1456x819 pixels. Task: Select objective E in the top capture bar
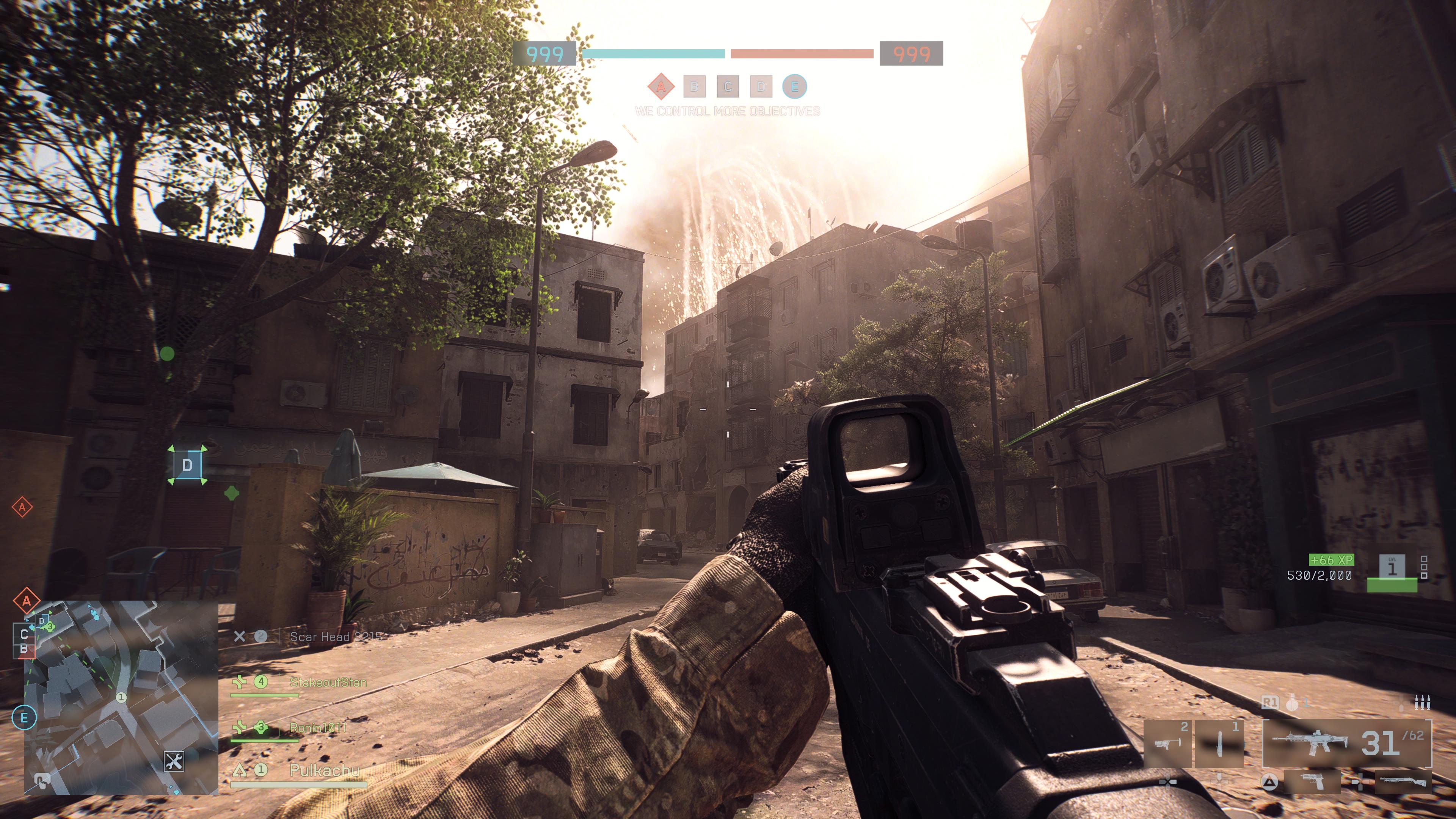point(795,86)
